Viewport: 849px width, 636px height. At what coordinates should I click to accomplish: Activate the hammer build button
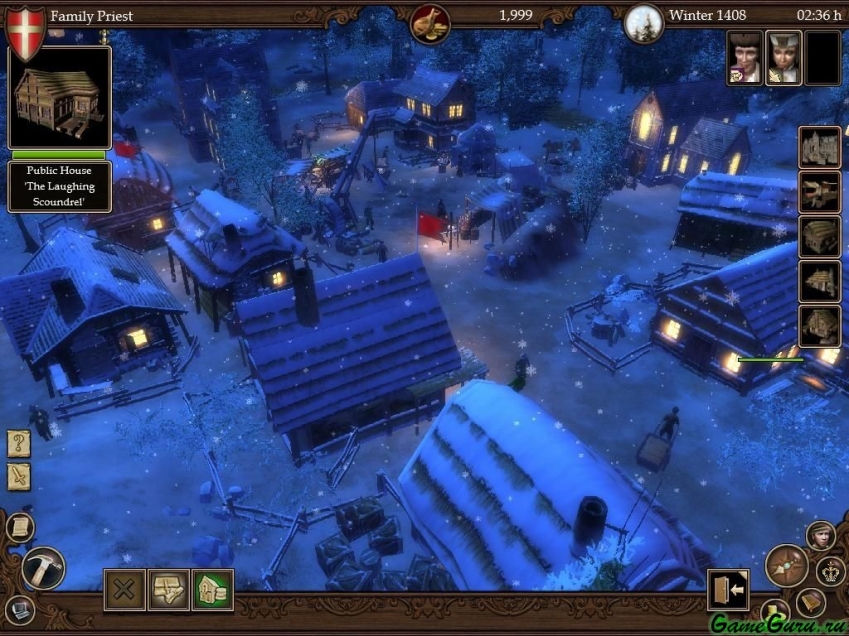(43, 567)
